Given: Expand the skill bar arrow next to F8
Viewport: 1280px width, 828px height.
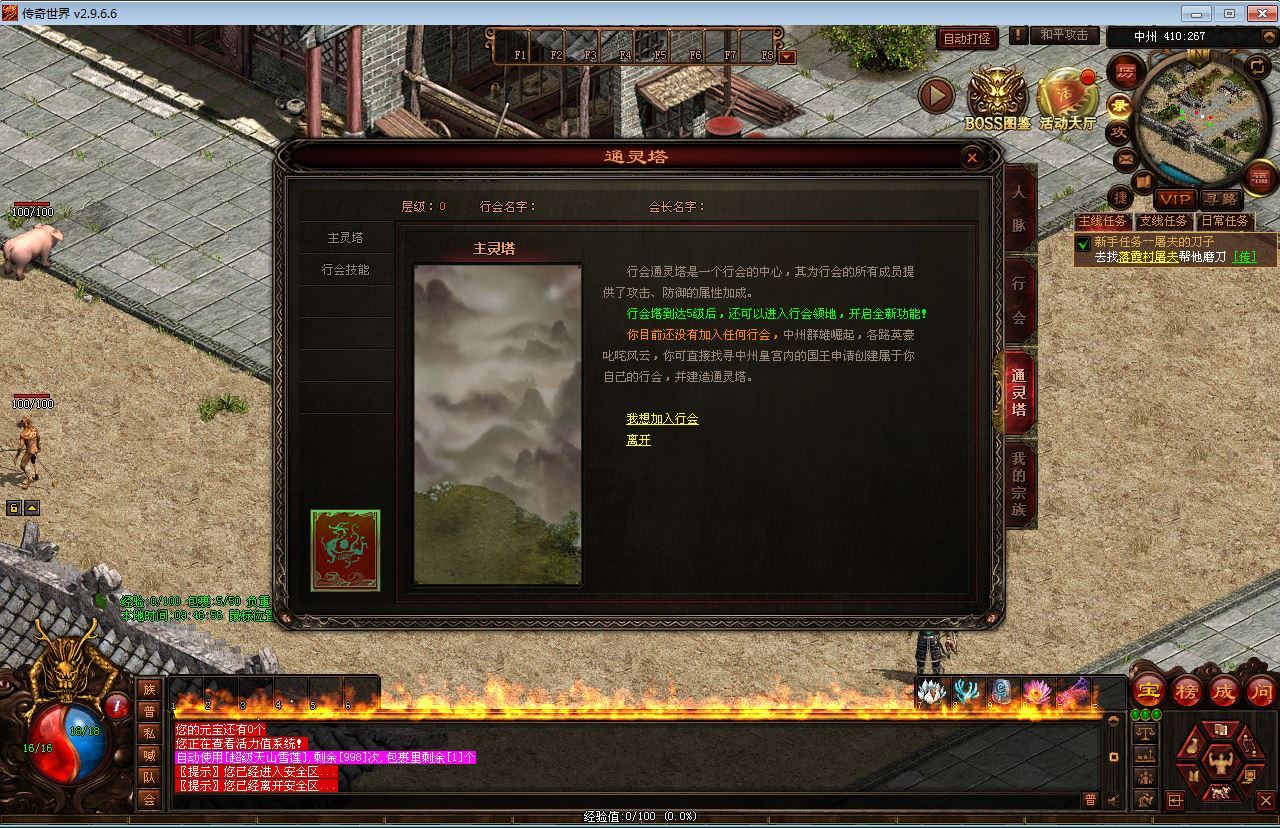Looking at the screenshot, I should point(788,56).
